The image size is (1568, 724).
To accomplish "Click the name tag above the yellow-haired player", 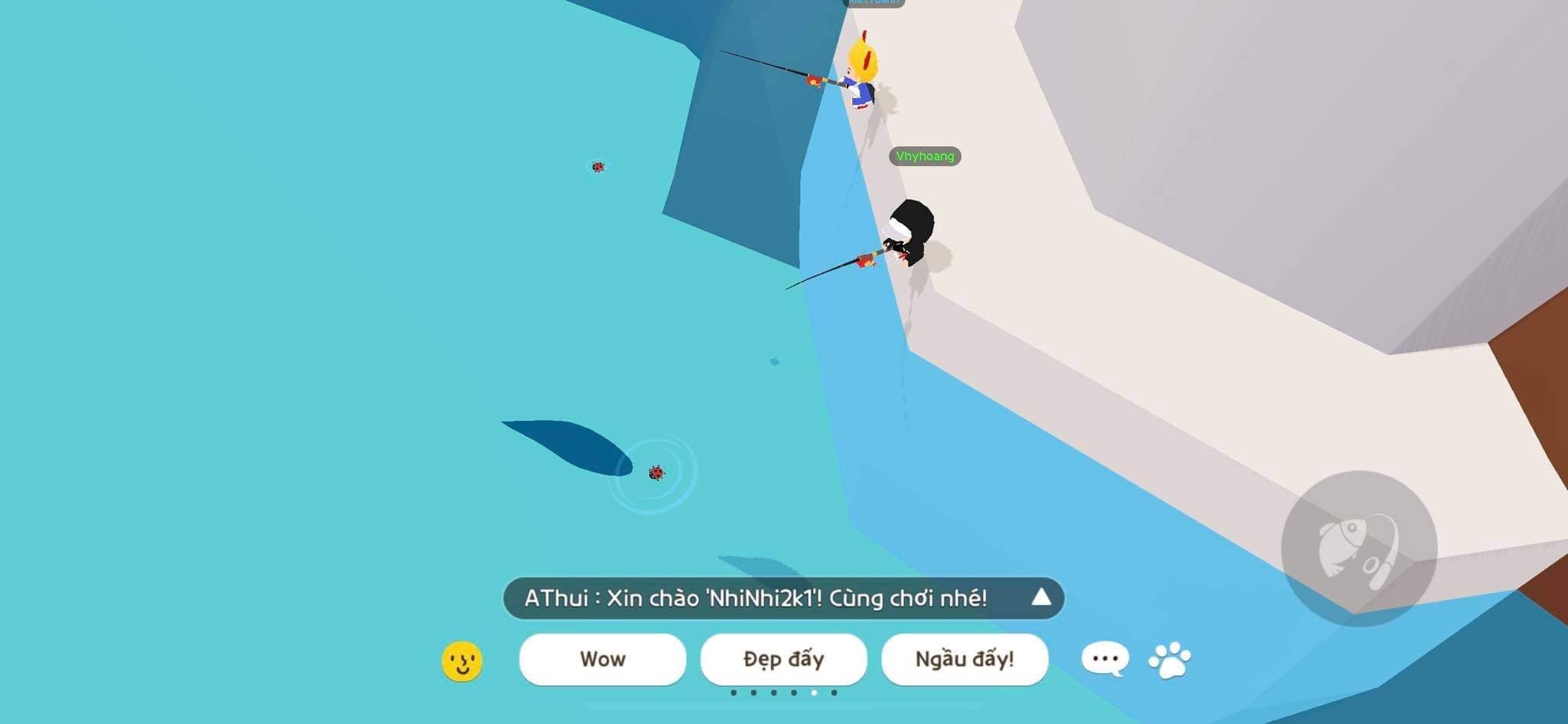I will tap(876, 3).
